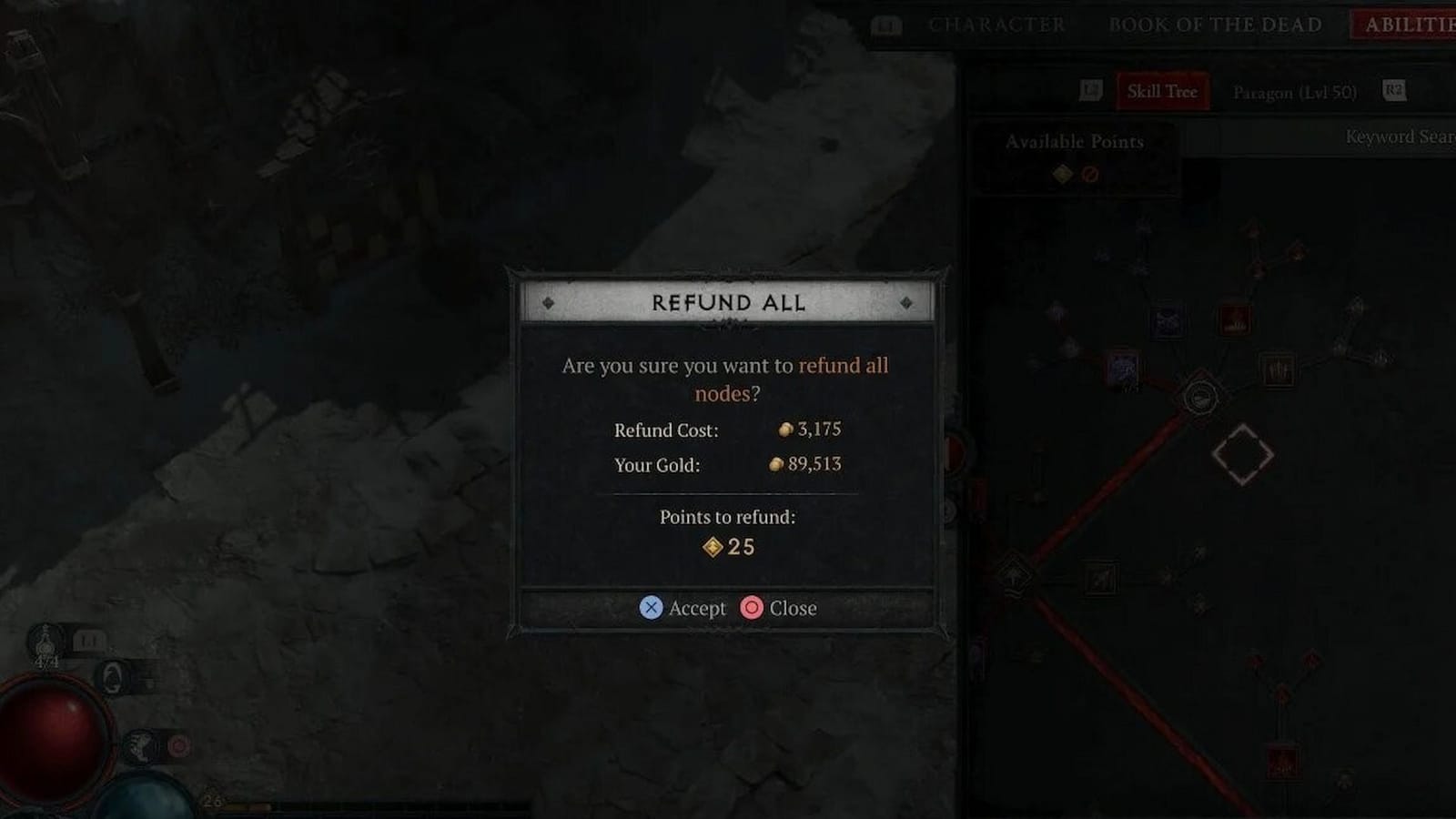Click the empty diamond node in the skill tree
The height and width of the screenshot is (819, 1456).
click(x=1245, y=457)
